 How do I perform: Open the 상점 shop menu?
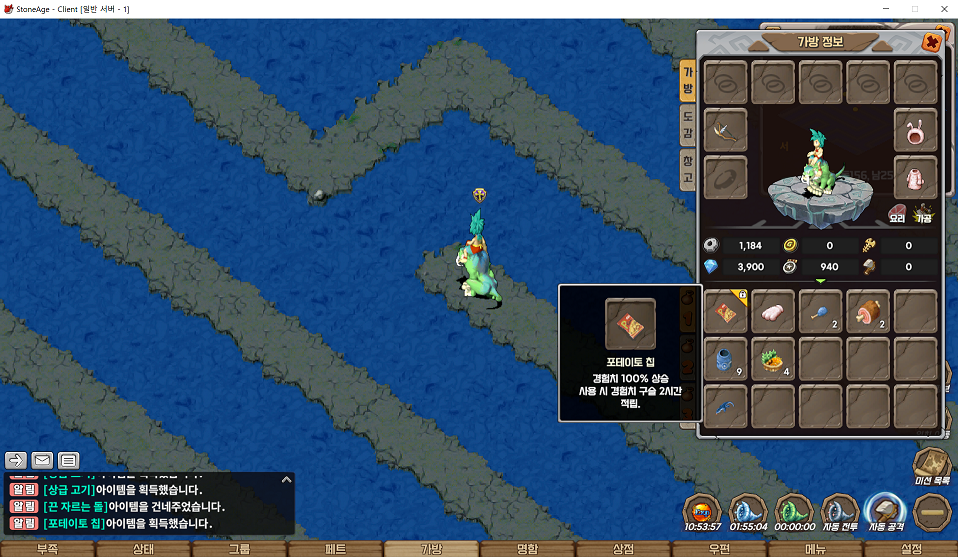click(623, 549)
